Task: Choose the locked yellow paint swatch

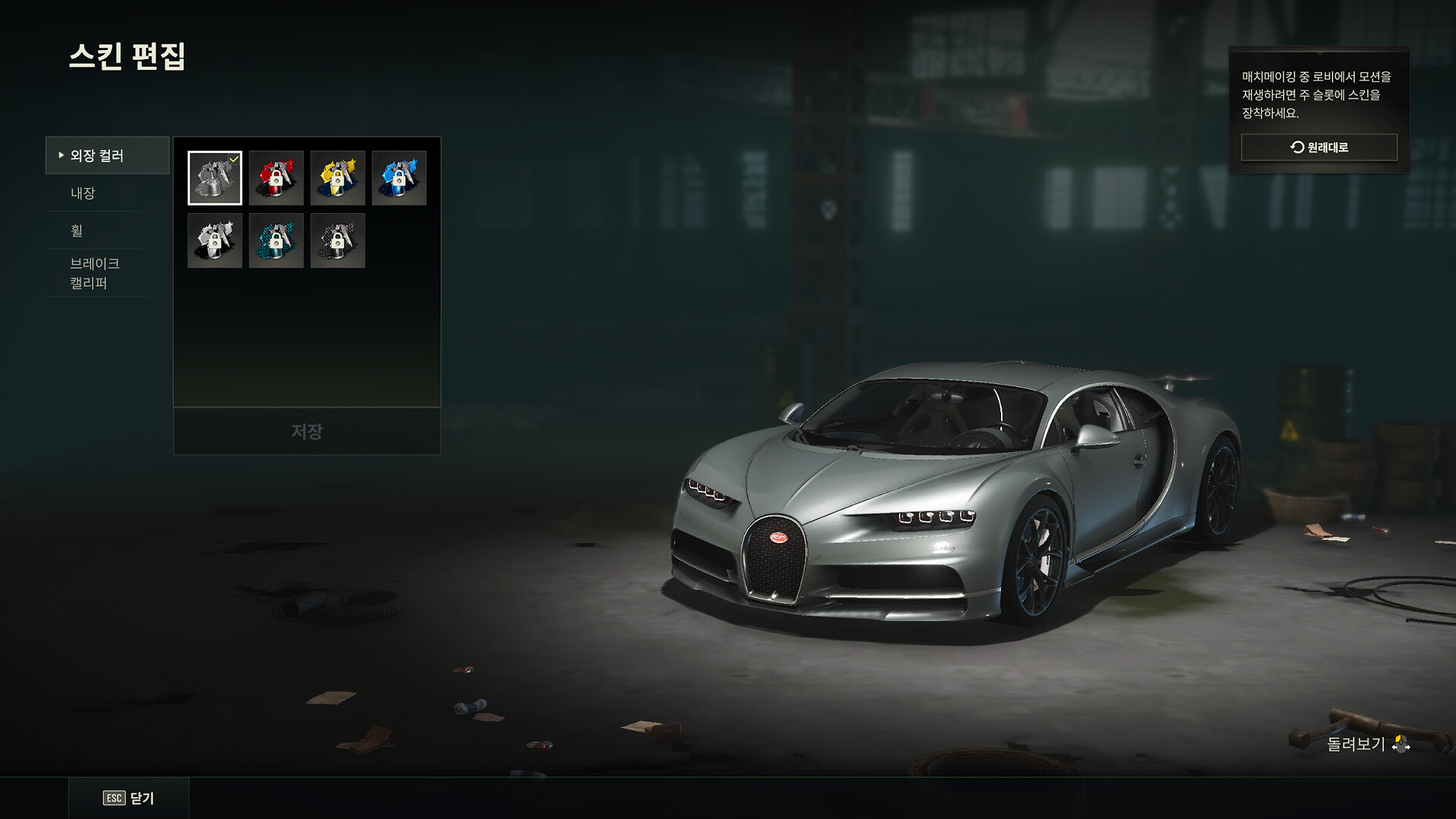Action: [337, 178]
